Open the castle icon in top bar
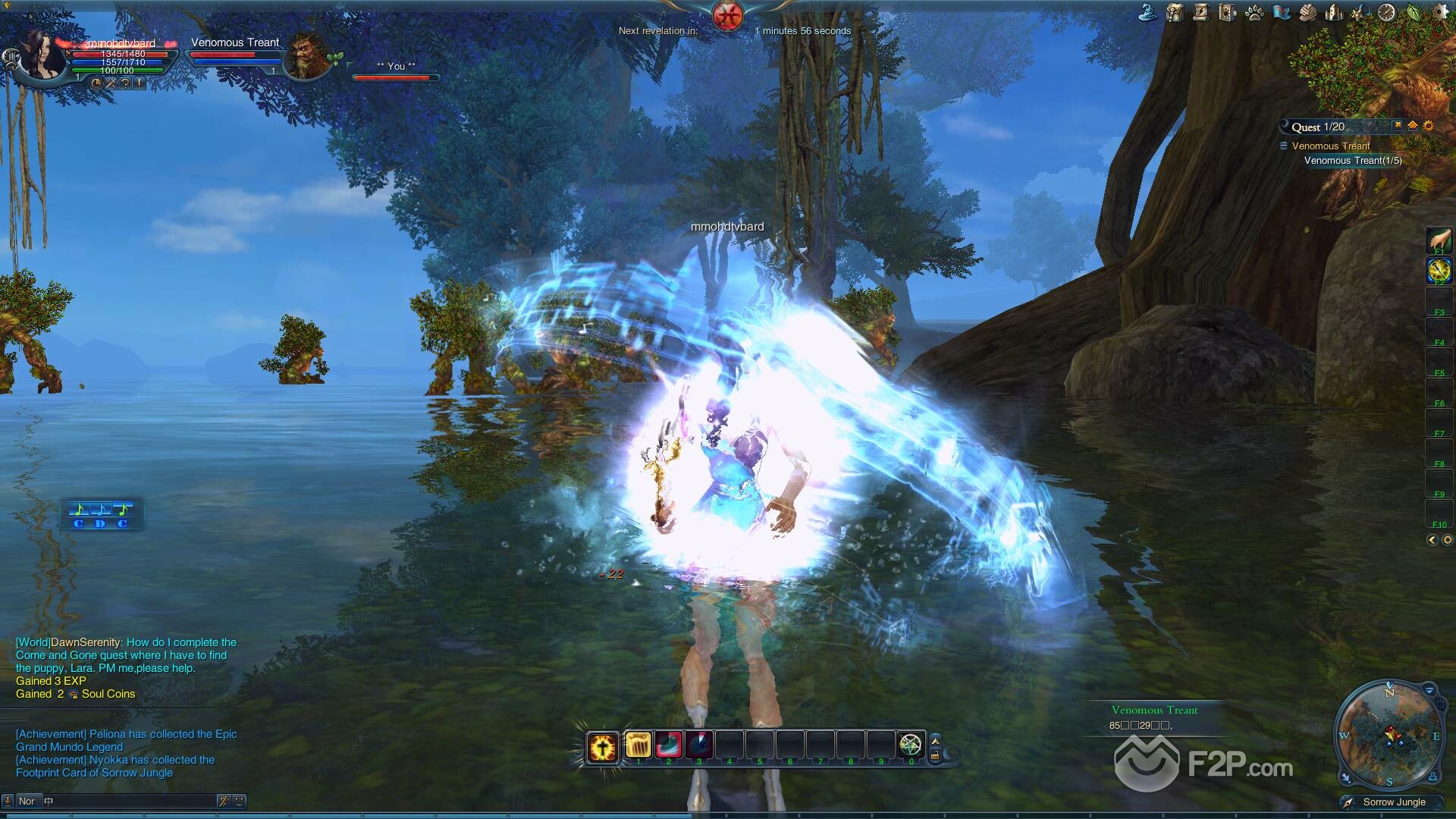Viewport: 1456px width, 819px height. tap(1334, 12)
